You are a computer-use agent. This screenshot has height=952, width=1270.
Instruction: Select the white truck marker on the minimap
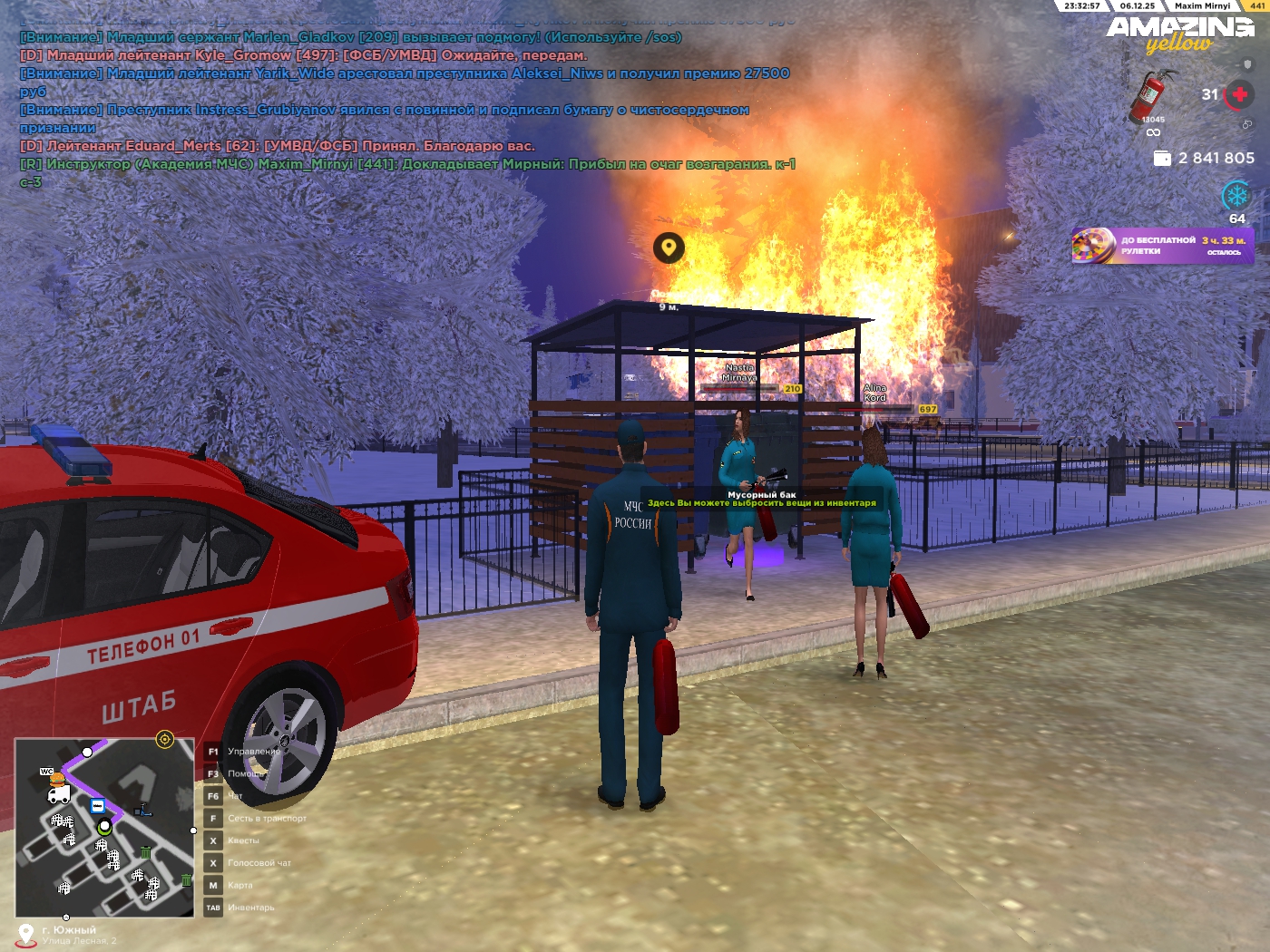(59, 795)
